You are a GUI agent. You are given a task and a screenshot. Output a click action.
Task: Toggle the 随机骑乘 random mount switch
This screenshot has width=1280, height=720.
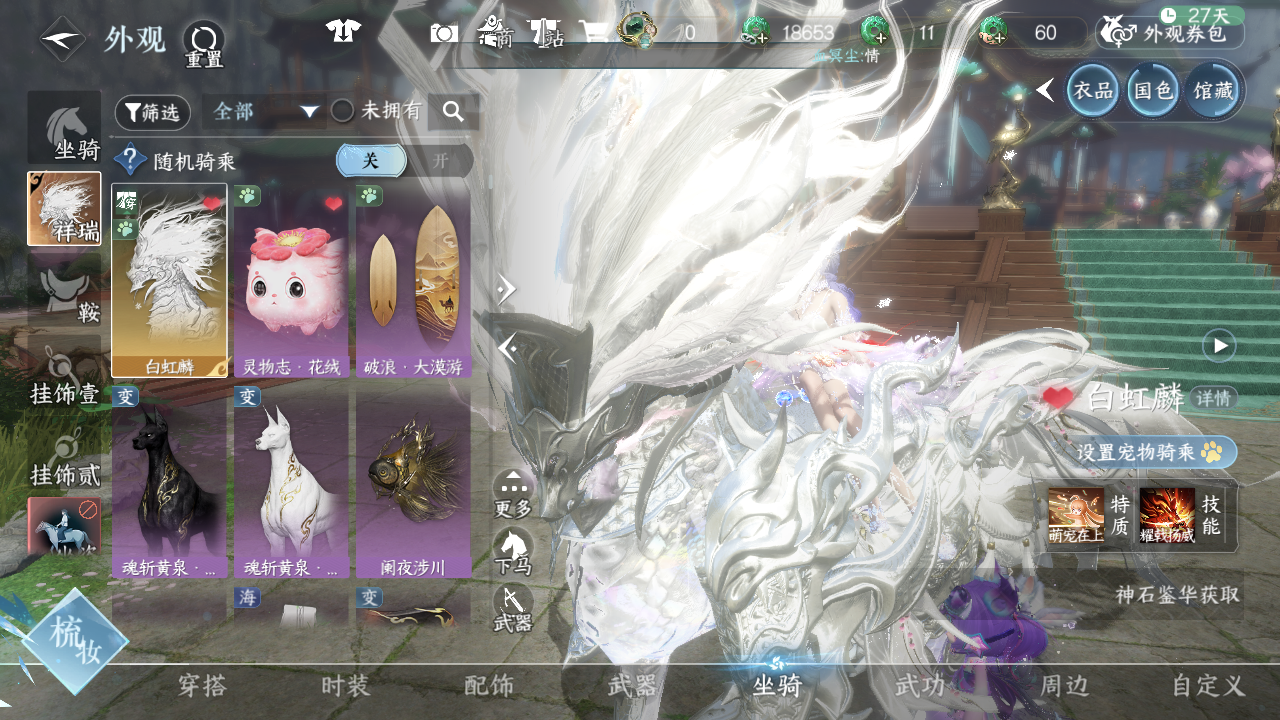click(x=404, y=161)
